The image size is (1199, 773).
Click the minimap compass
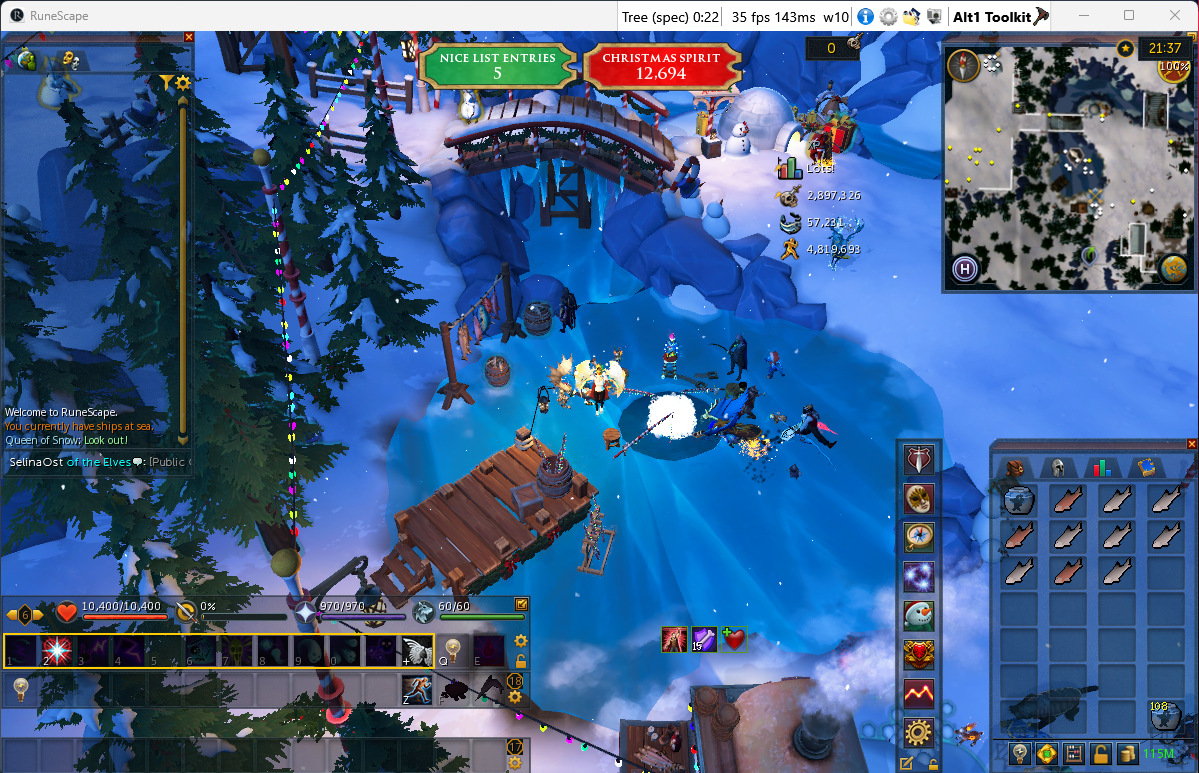[964, 66]
